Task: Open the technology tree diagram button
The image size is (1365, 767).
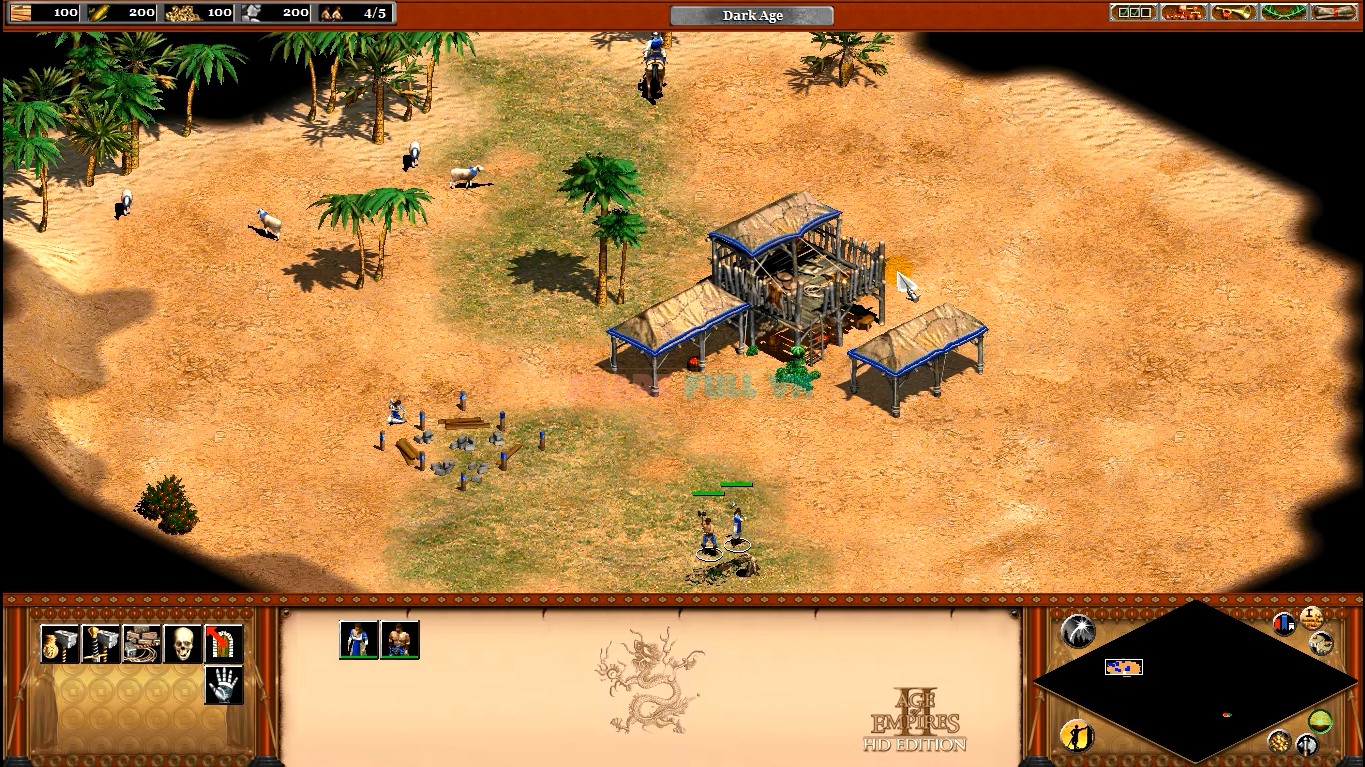Action: point(1183,12)
